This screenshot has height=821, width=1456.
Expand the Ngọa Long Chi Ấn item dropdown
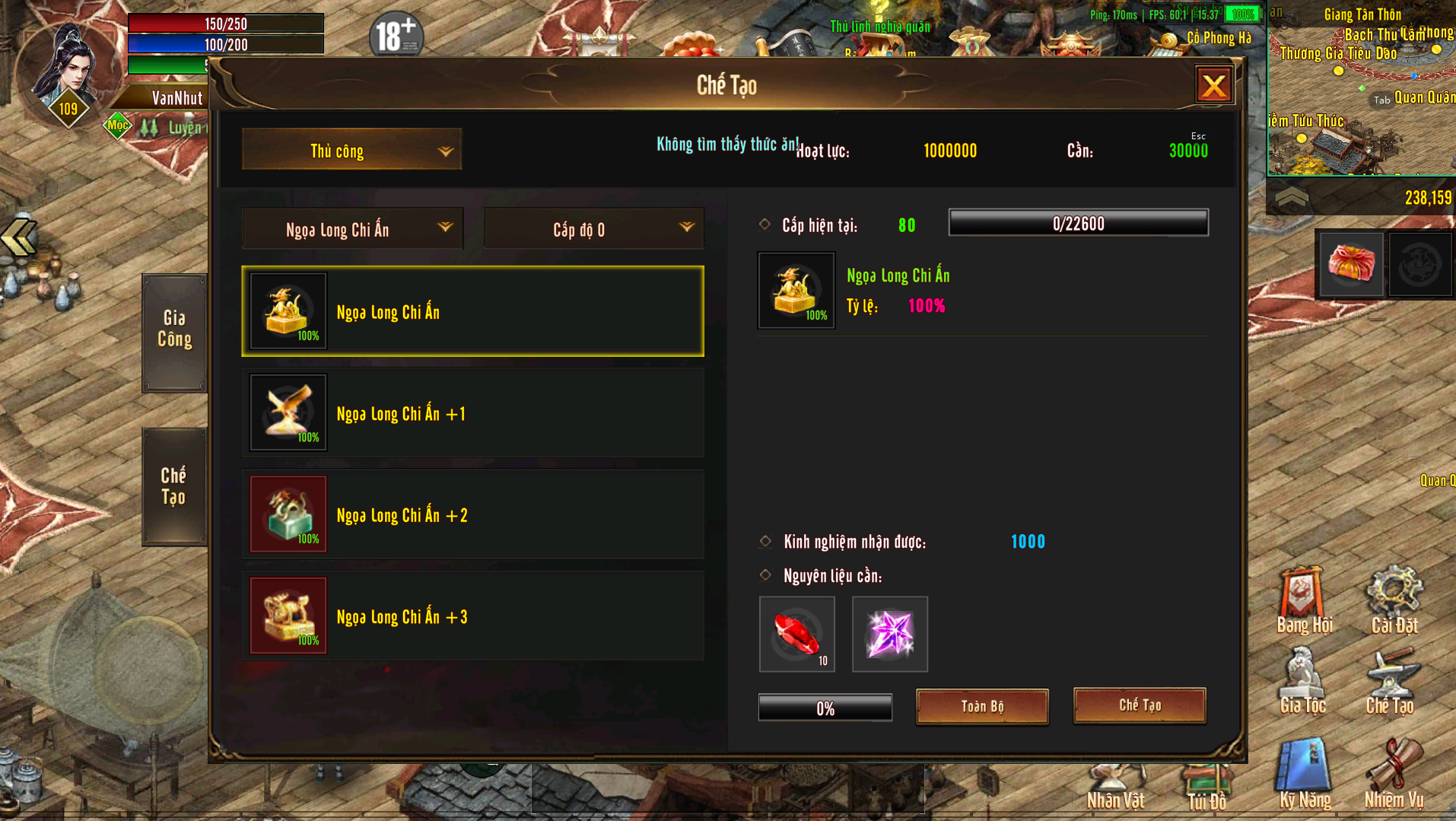352,229
